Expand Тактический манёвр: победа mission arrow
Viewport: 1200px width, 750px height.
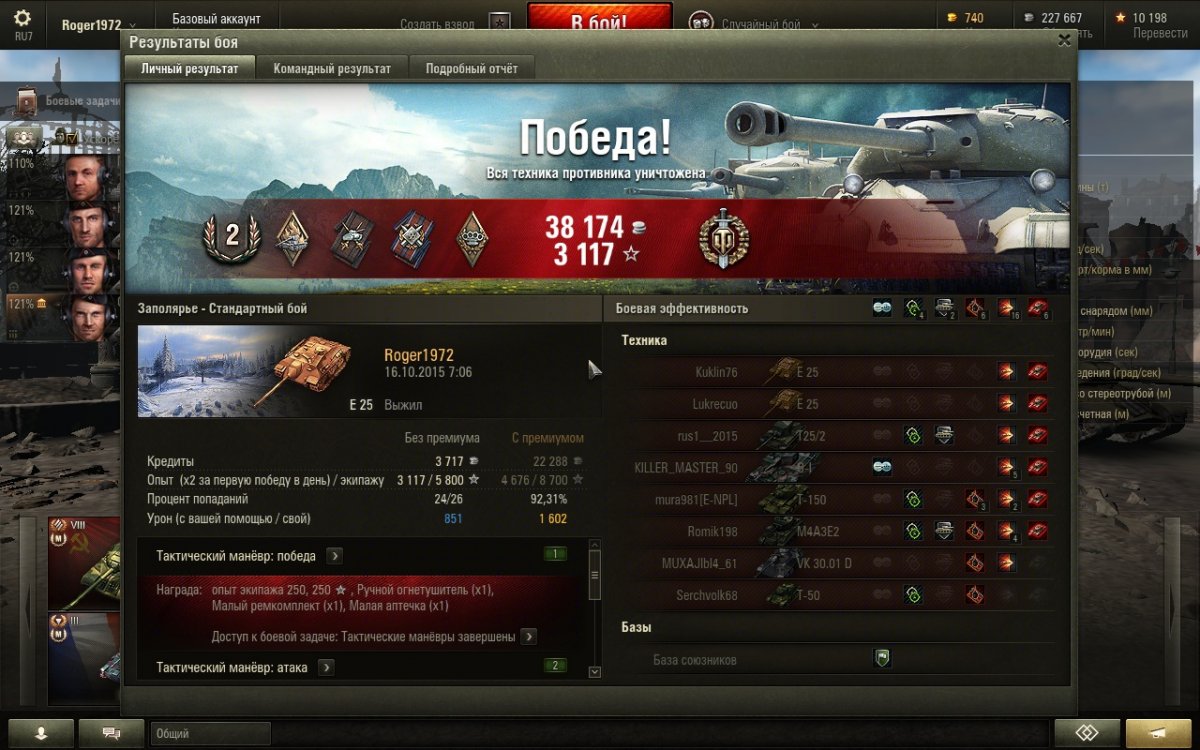[x=335, y=556]
